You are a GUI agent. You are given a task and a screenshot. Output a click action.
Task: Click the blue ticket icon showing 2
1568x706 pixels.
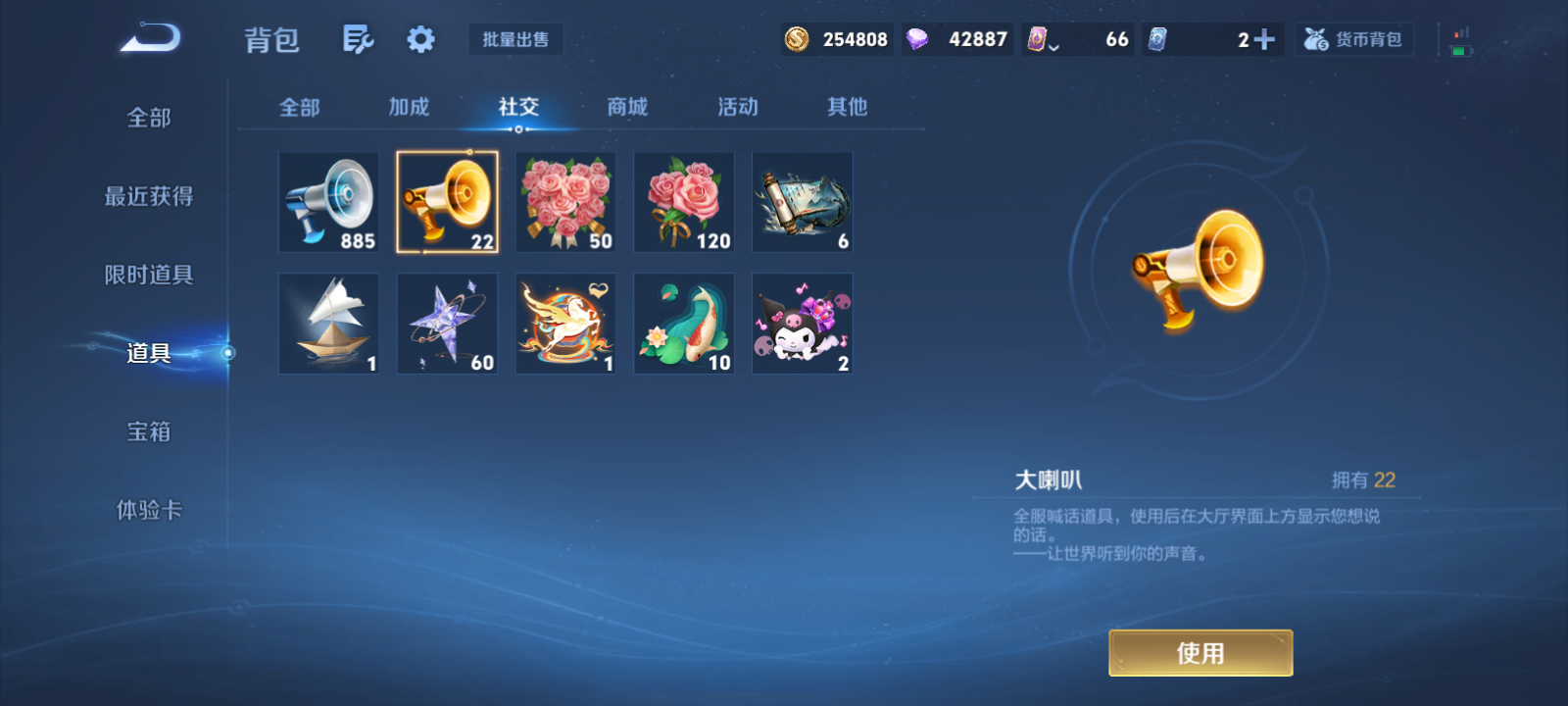tap(1156, 38)
